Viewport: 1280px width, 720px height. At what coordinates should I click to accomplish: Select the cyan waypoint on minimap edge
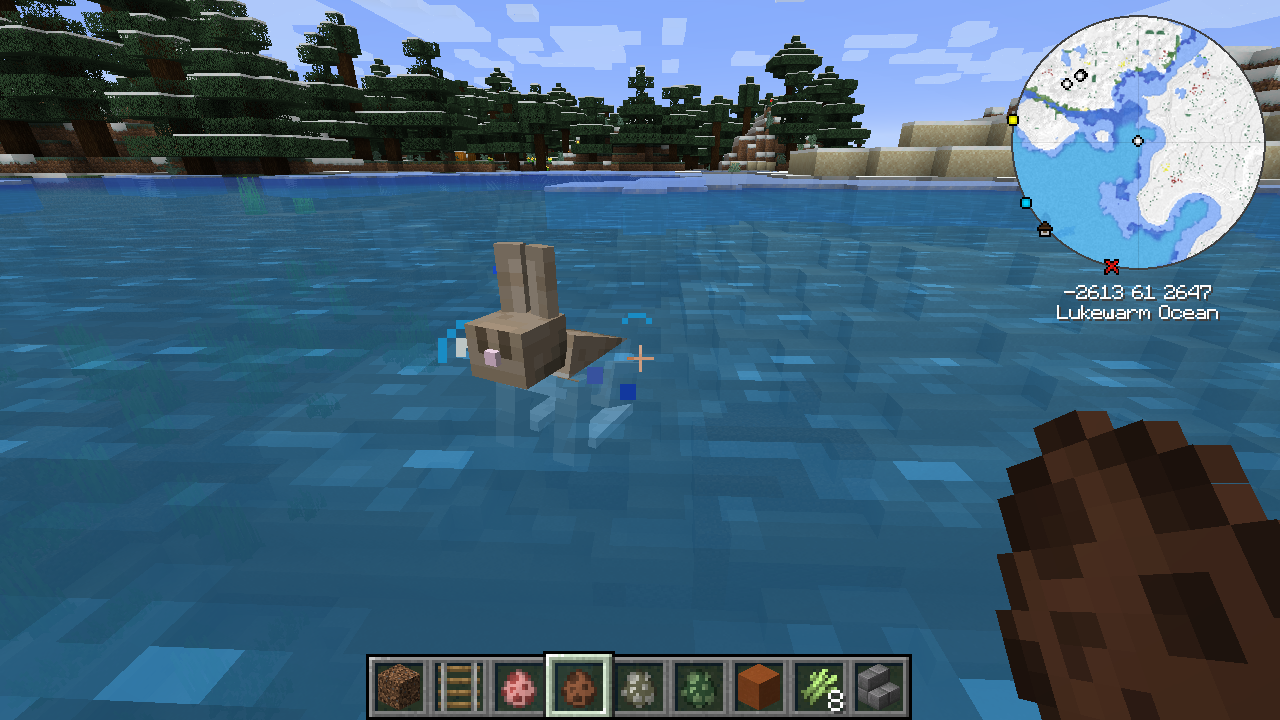point(1025,203)
